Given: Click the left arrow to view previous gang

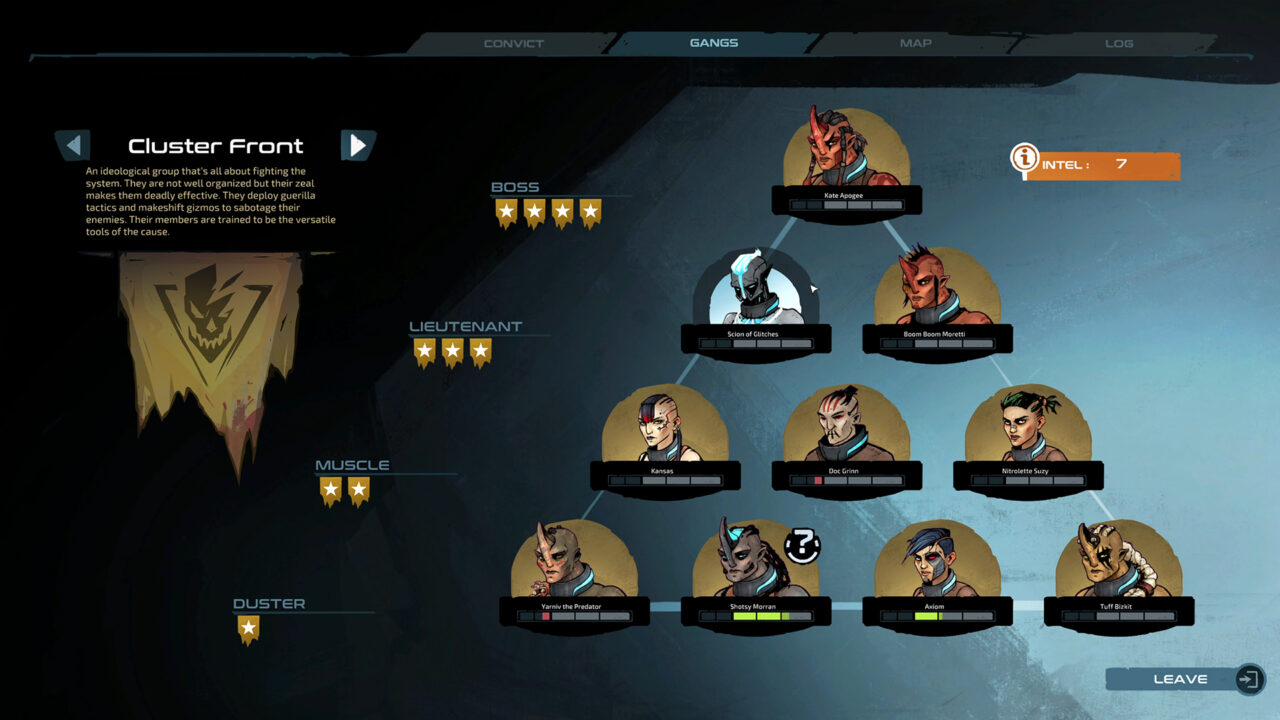Looking at the screenshot, I should point(73,145).
